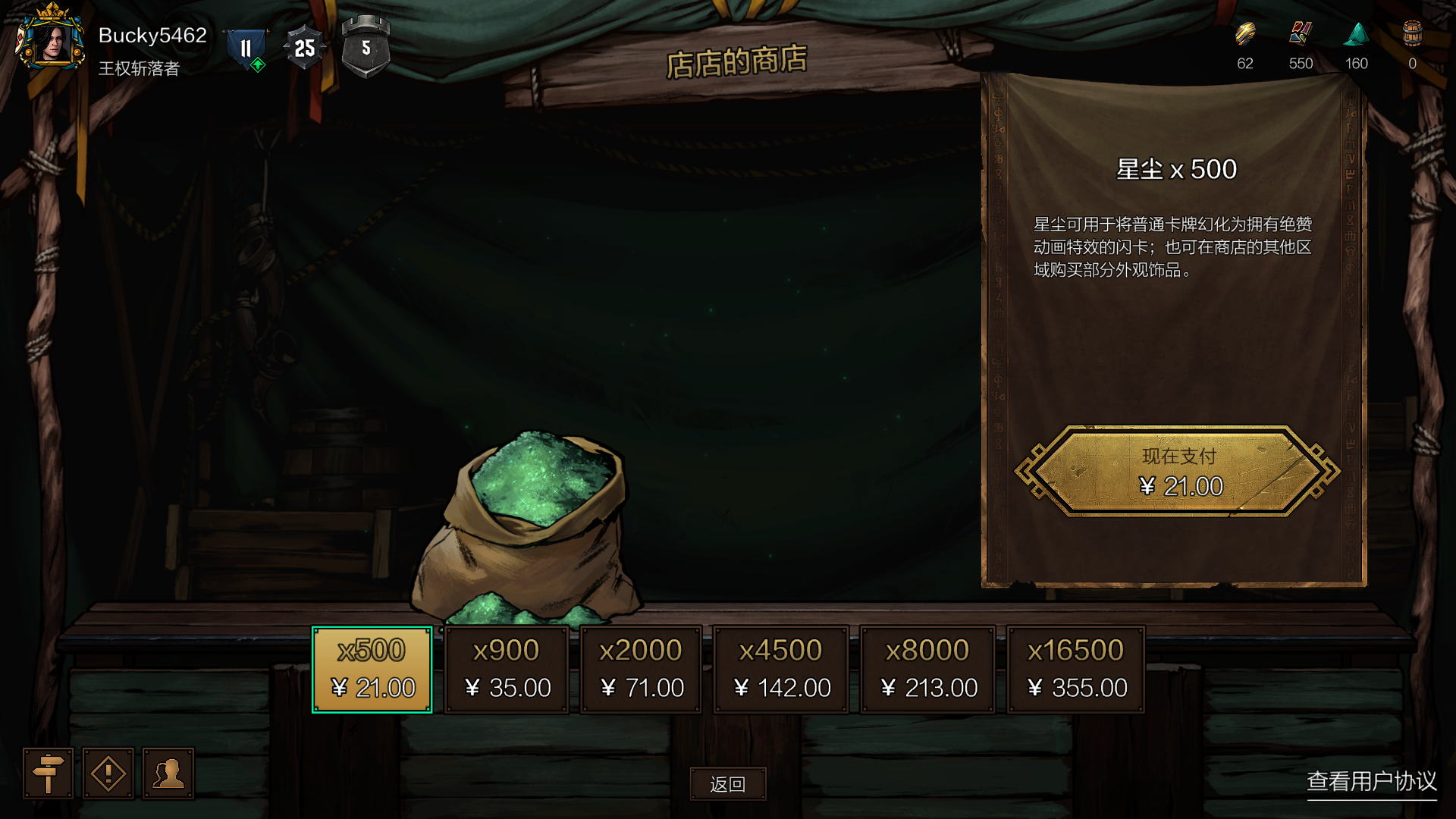The image size is (1456, 819).
Task: Select the x4500 pack for ¥142.00
Action: coord(781,670)
